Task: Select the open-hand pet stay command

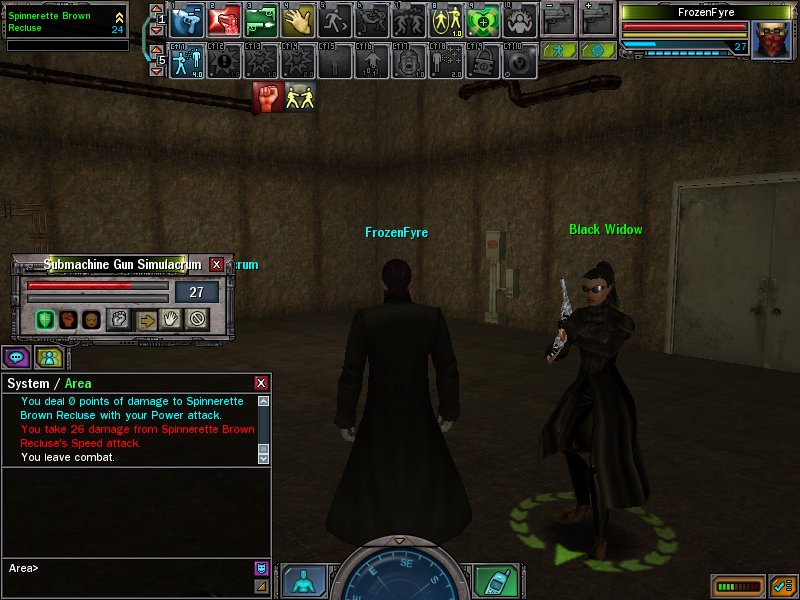Action: click(x=171, y=320)
